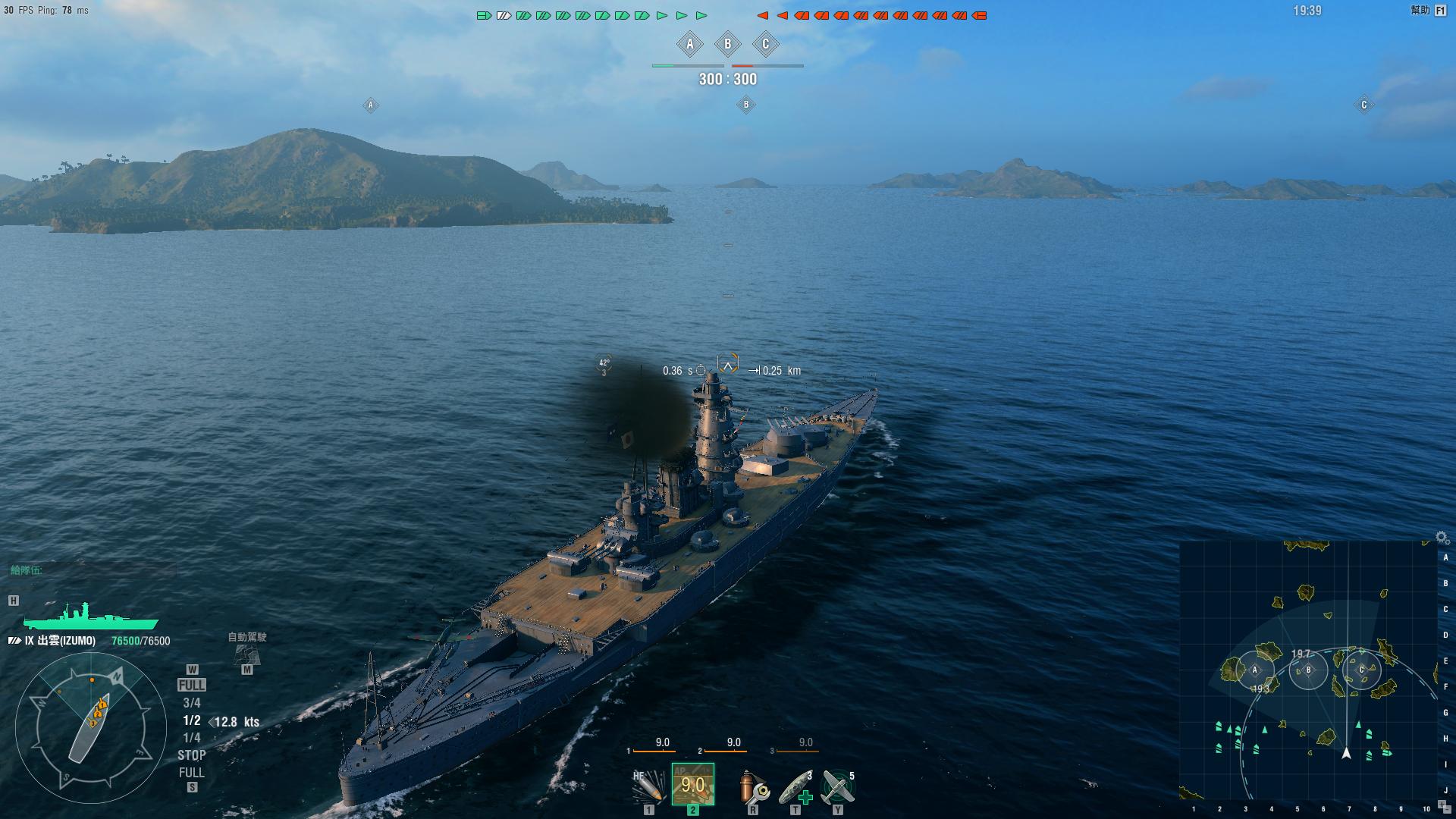The width and height of the screenshot is (1456, 819).
Task: Use the Repair Party consumable
Action: [795, 786]
